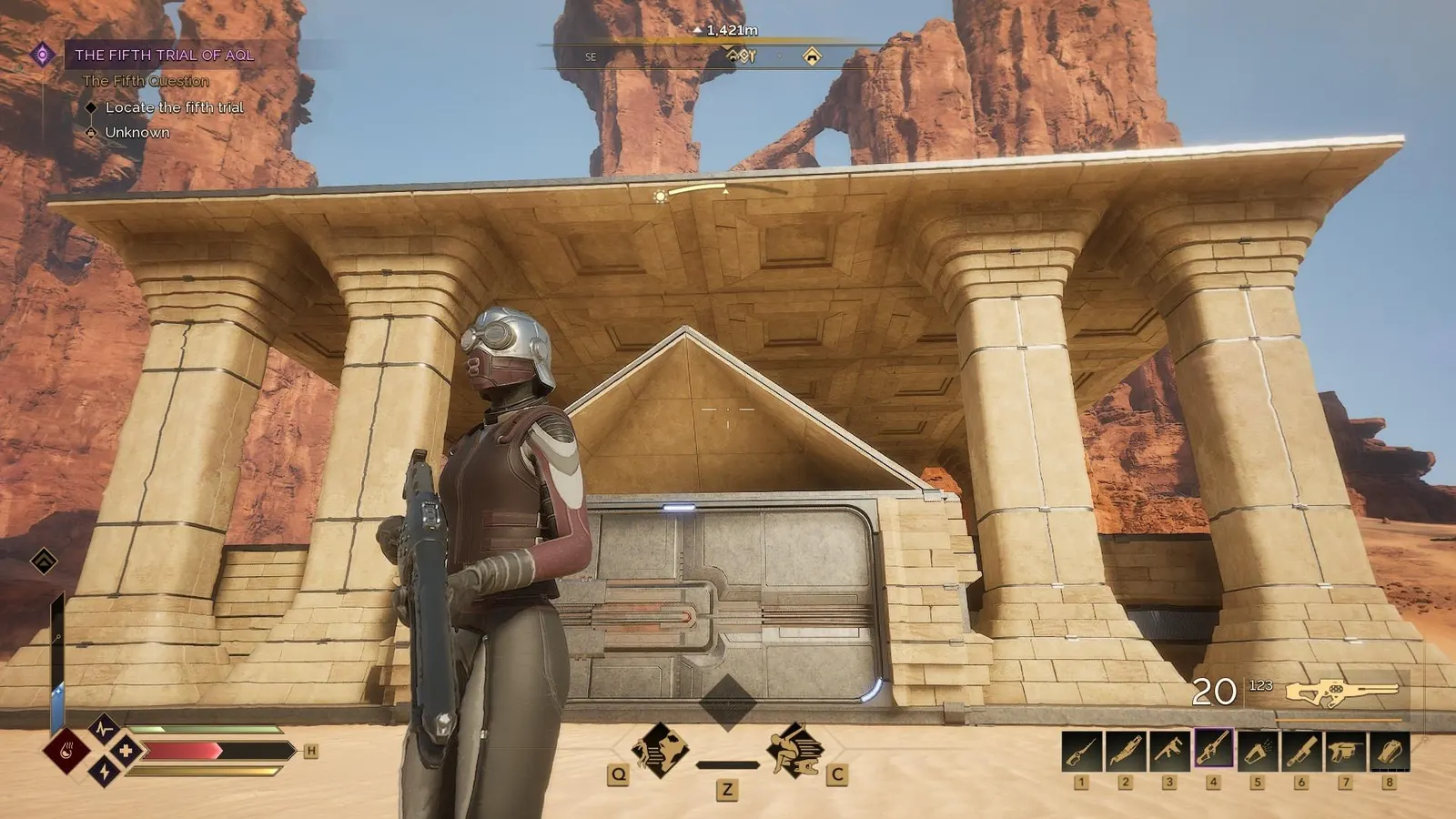1456x819 pixels.
Task: Select the highlighted rifle in slot 4
Action: click(x=1213, y=749)
